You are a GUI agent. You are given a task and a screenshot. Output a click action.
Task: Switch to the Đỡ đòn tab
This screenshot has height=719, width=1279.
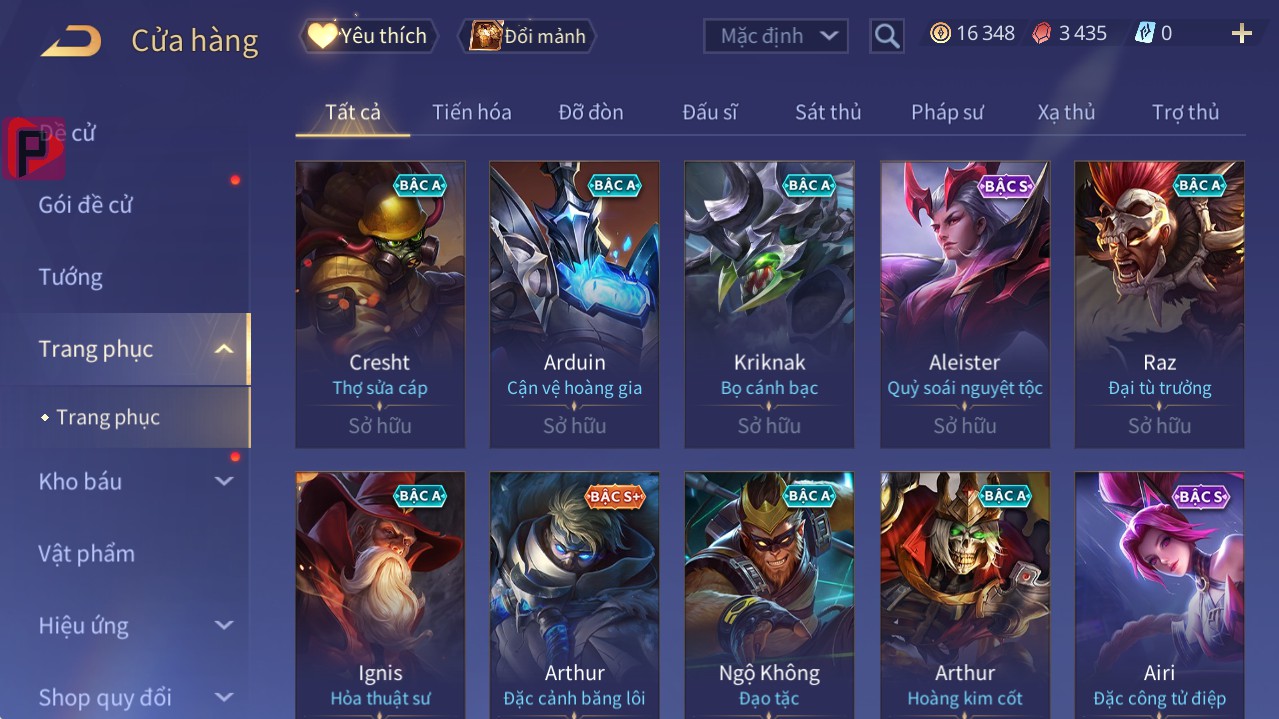(x=591, y=112)
